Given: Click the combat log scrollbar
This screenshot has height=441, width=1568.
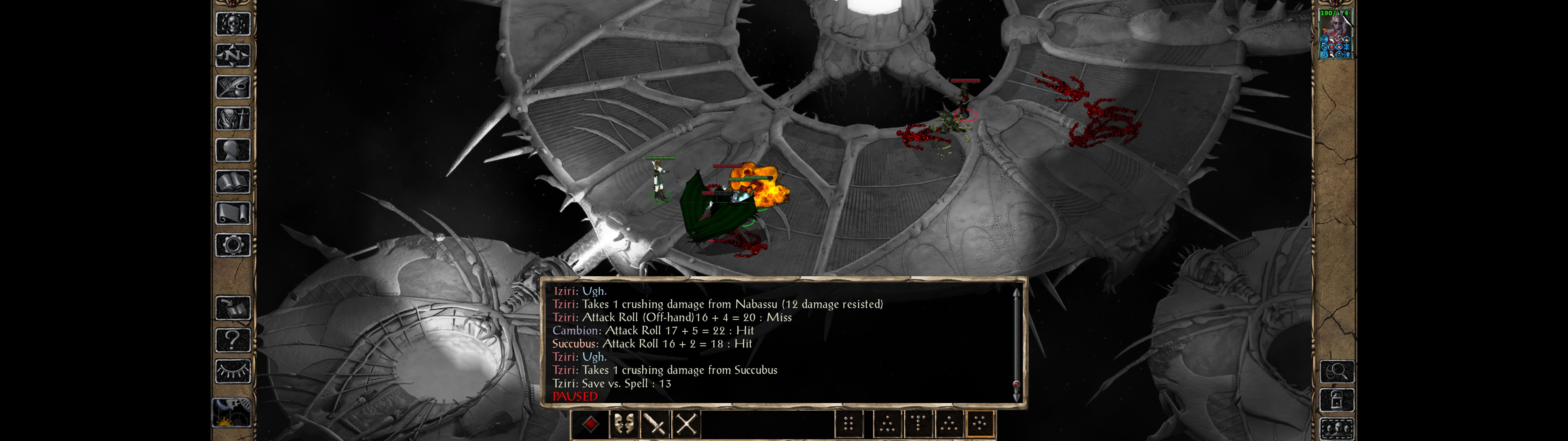Looking at the screenshot, I should point(1016,344).
